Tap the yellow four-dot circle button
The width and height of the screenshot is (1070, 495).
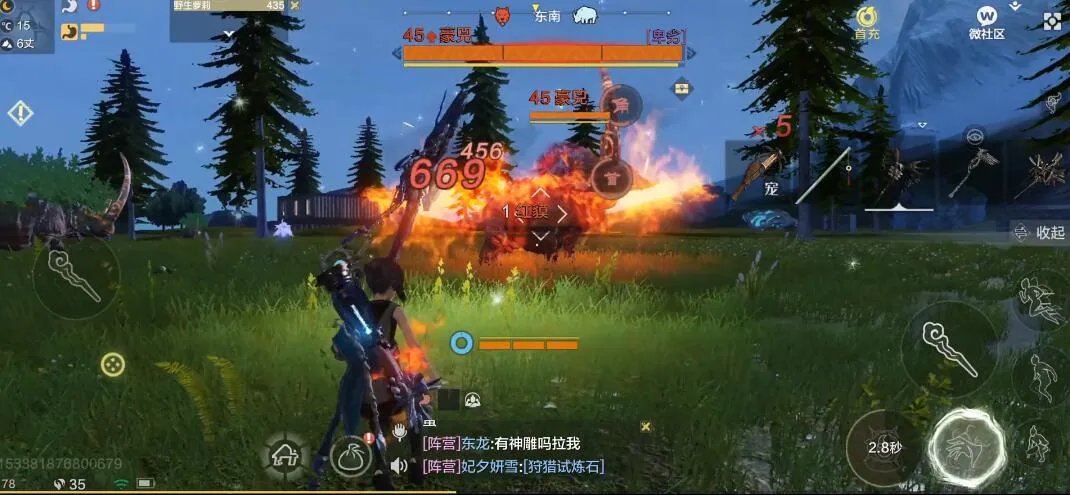[113, 364]
